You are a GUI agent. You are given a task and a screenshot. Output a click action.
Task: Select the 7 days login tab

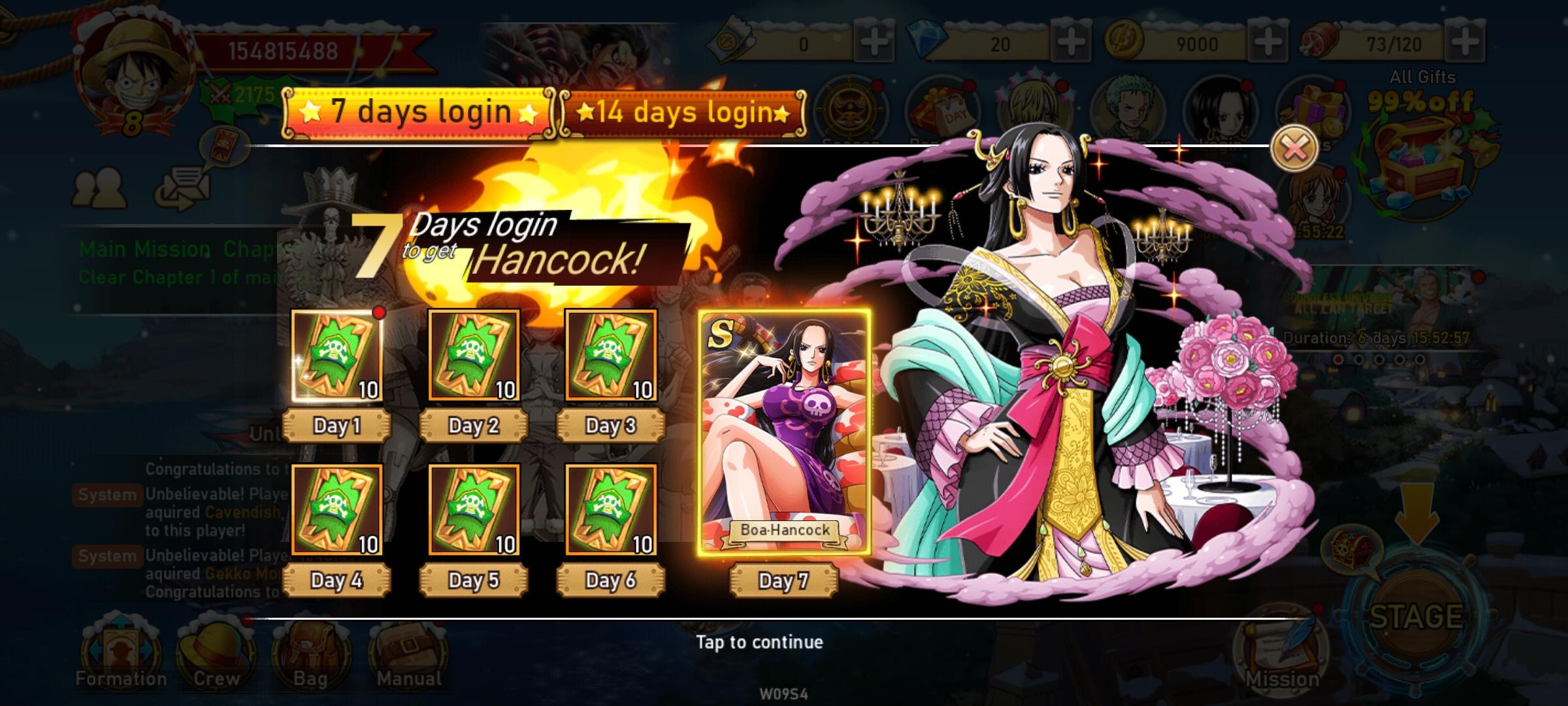click(x=418, y=111)
